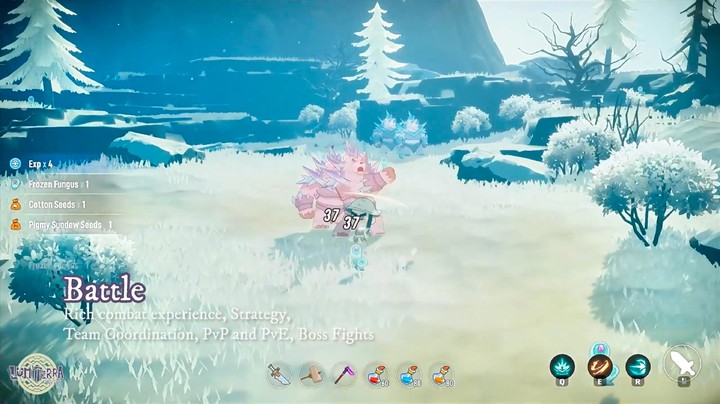Activate the teal burst skill

pos(563,366)
